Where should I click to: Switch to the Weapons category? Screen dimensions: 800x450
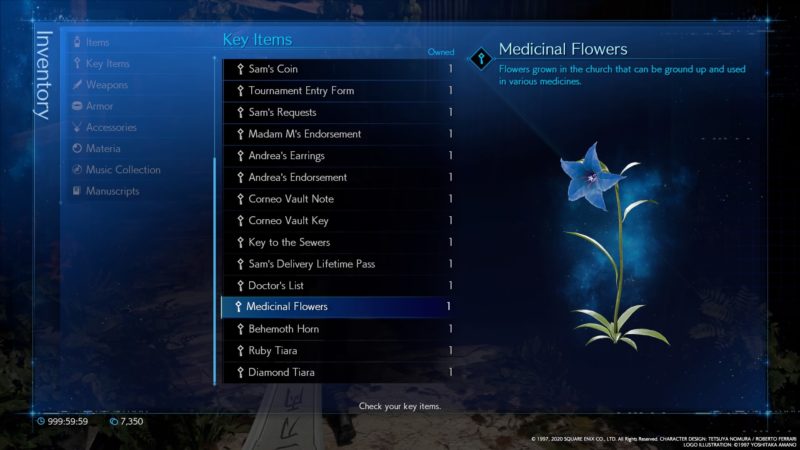click(x=106, y=85)
